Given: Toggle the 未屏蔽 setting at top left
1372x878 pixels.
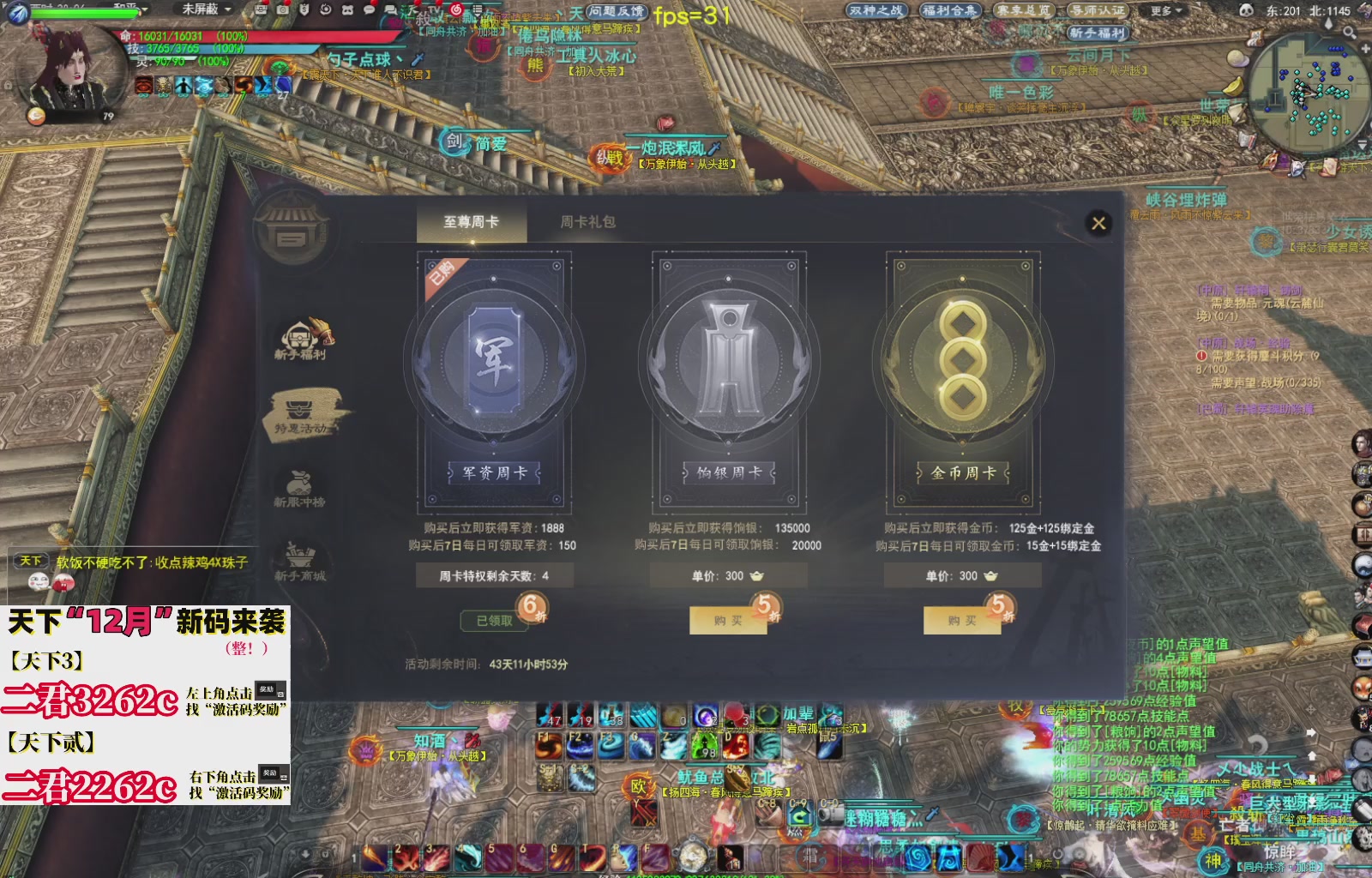Looking at the screenshot, I should click(x=201, y=9).
